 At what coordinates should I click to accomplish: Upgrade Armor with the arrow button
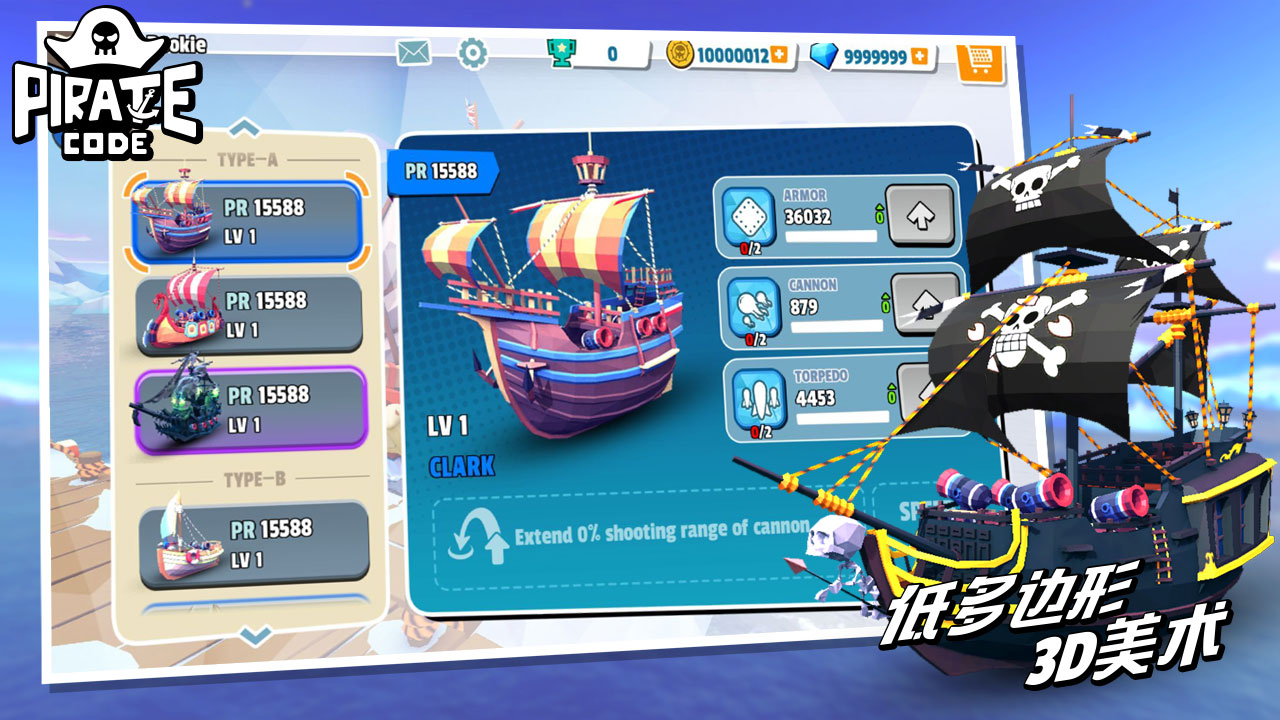click(x=922, y=212)
